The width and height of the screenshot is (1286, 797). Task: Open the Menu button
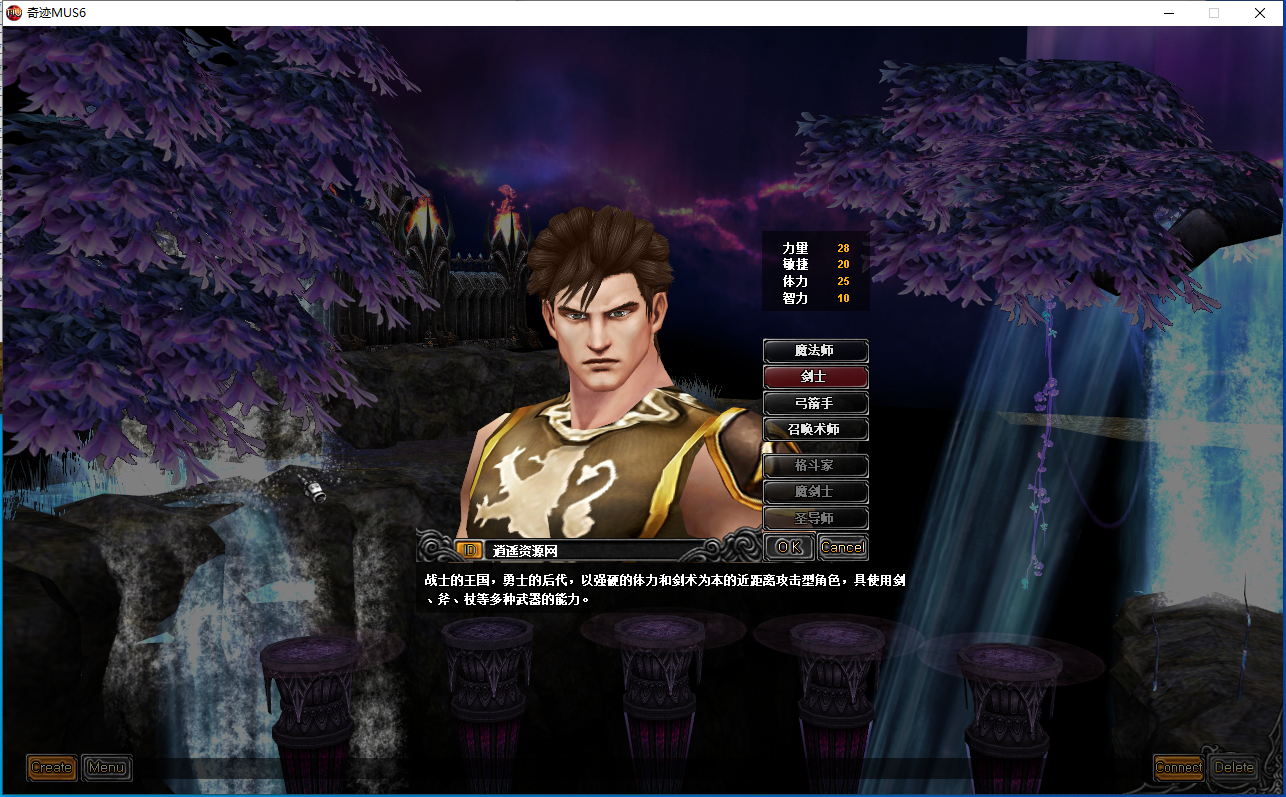(x=106, y=768)
